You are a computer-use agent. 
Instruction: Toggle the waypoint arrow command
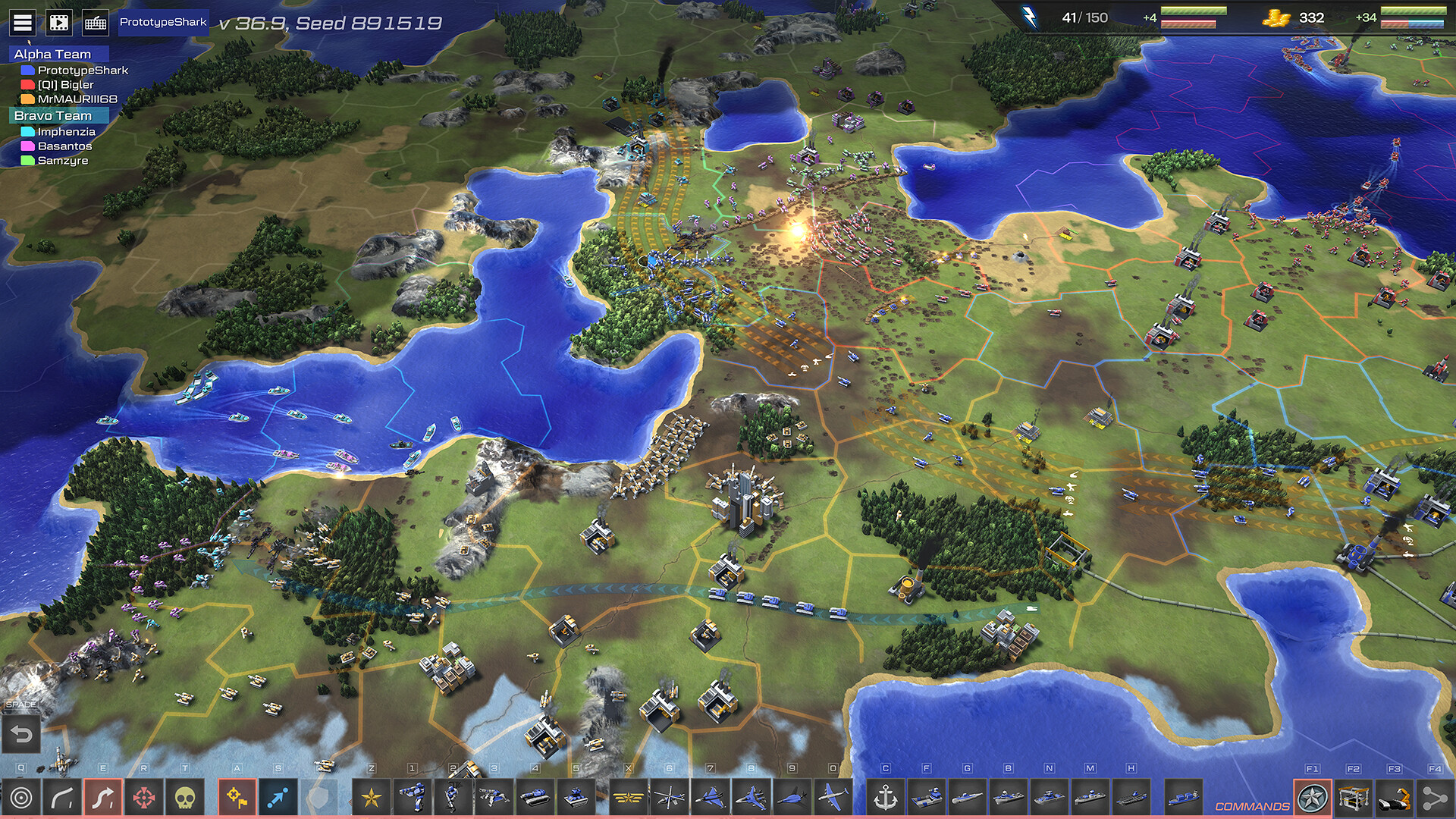tap(277, 796)
